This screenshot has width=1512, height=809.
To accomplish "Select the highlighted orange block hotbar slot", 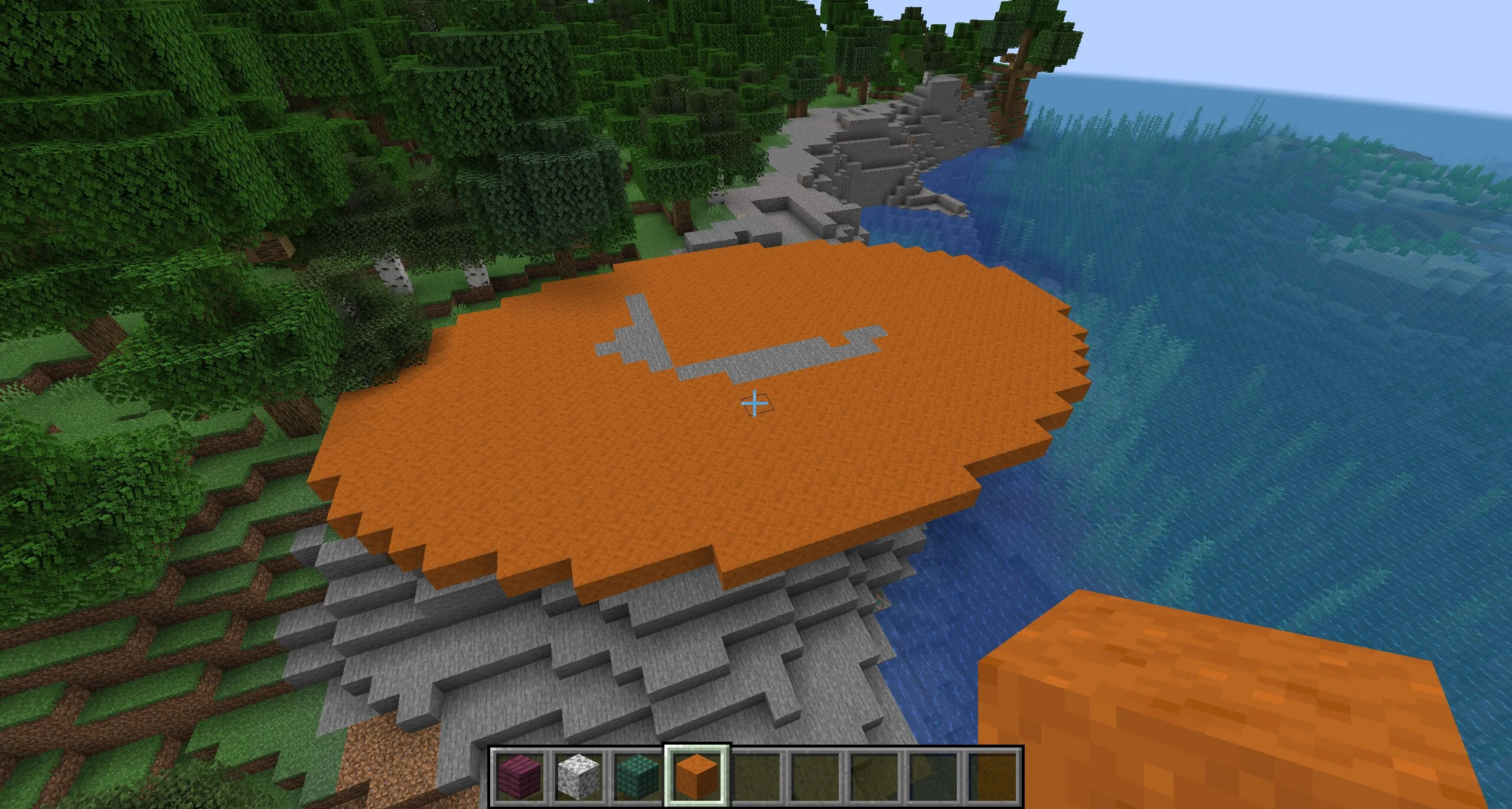I will click(x=697, y=776).
